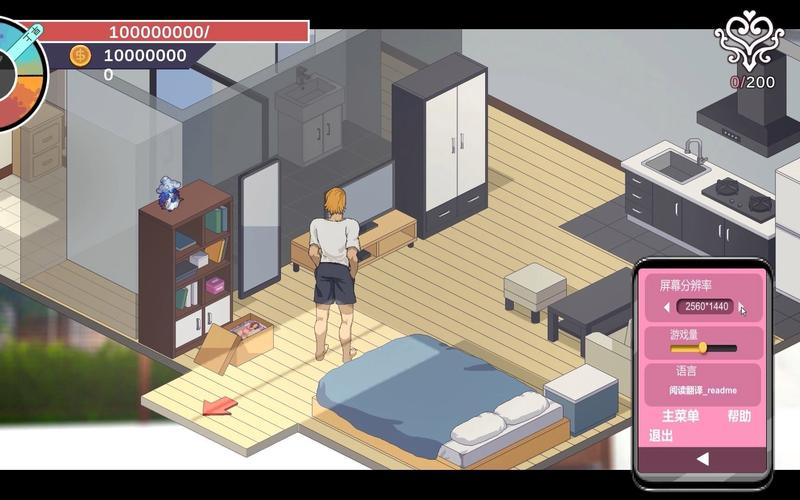The image size is (800, 500).
Task: Adjust the yellow volume slider
Action: point(703,348)
